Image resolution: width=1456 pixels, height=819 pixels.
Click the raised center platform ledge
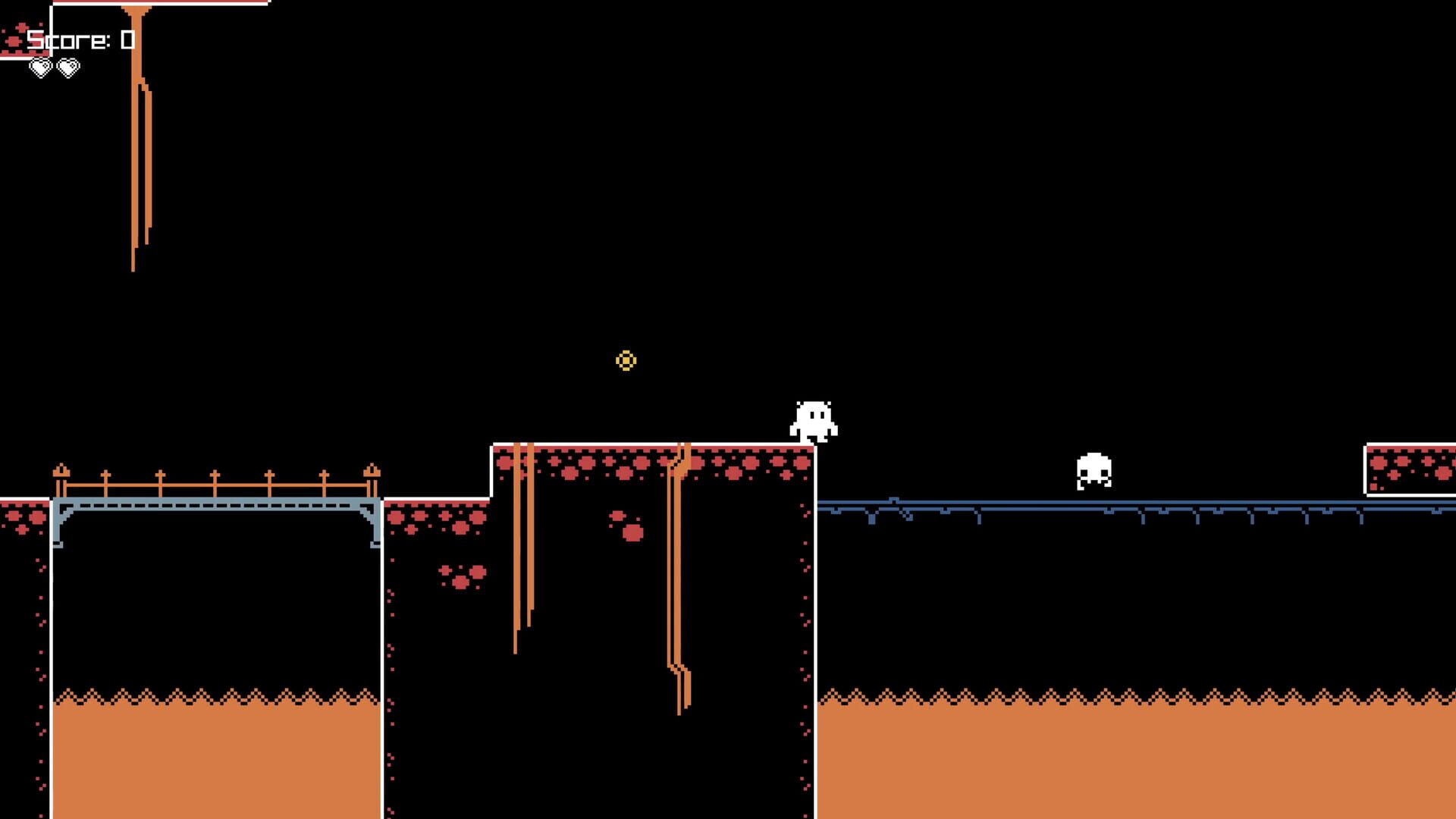click(x=652, y=455)
